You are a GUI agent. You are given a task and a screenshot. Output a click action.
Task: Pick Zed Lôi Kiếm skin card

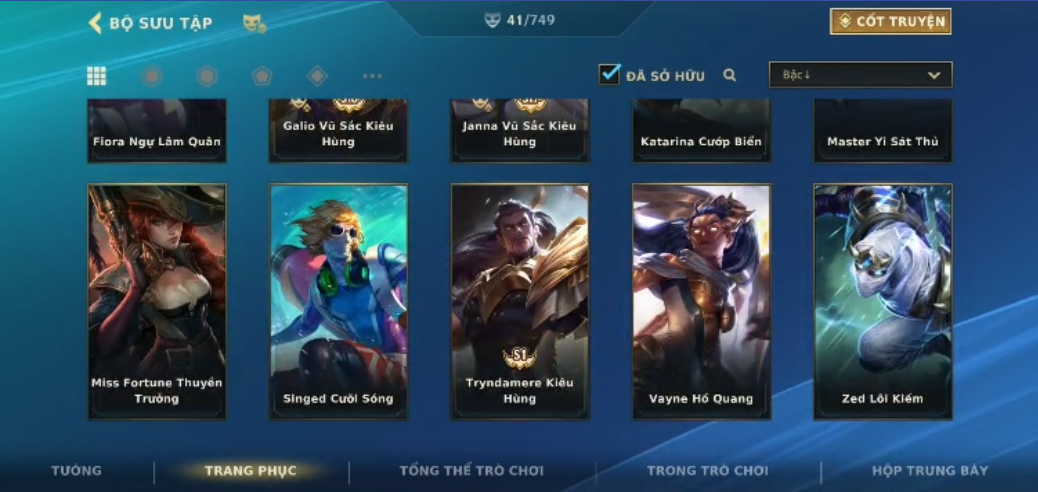click(x=882, y=300)
